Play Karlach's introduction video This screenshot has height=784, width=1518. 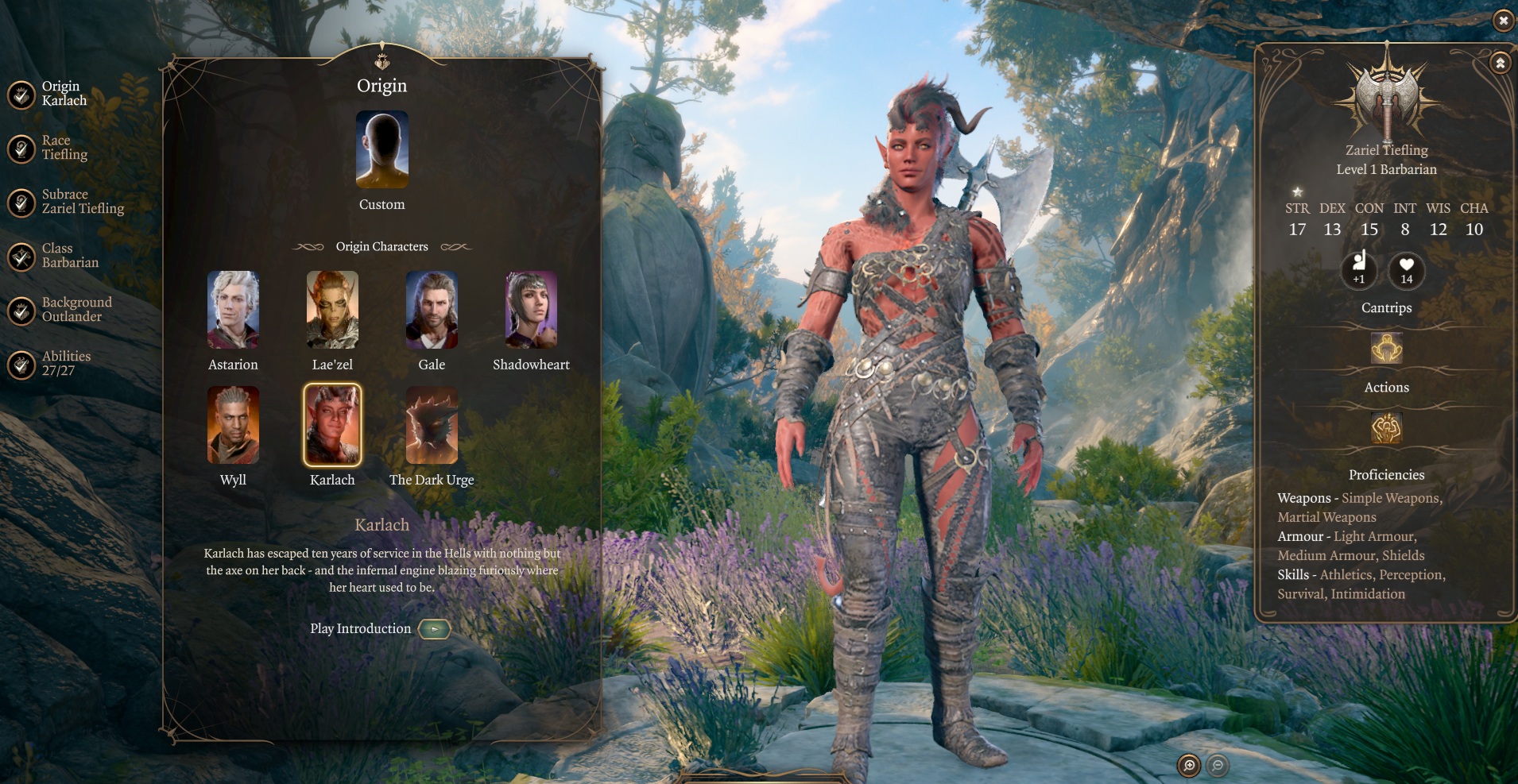click(434, 629)
